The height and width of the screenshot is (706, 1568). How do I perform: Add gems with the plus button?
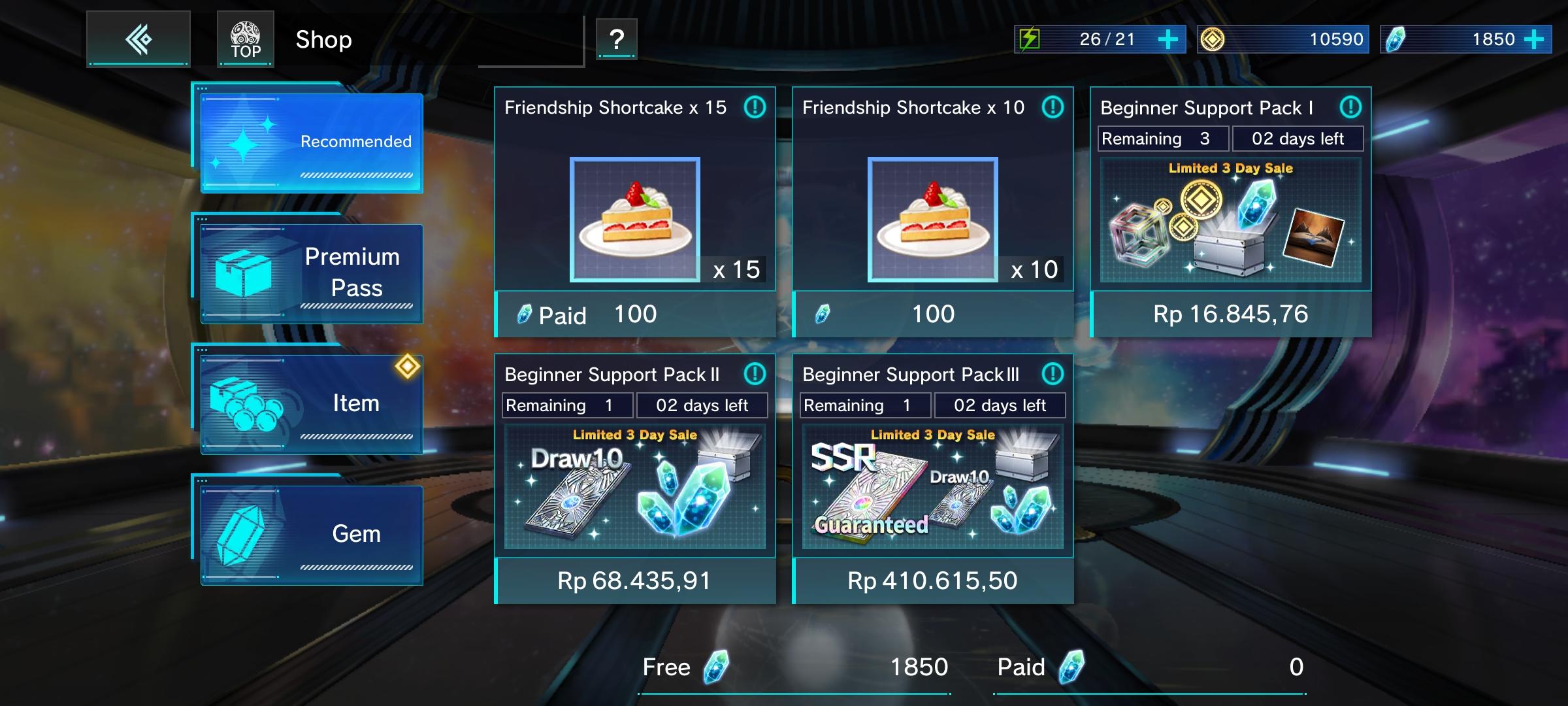point(1534,39)
